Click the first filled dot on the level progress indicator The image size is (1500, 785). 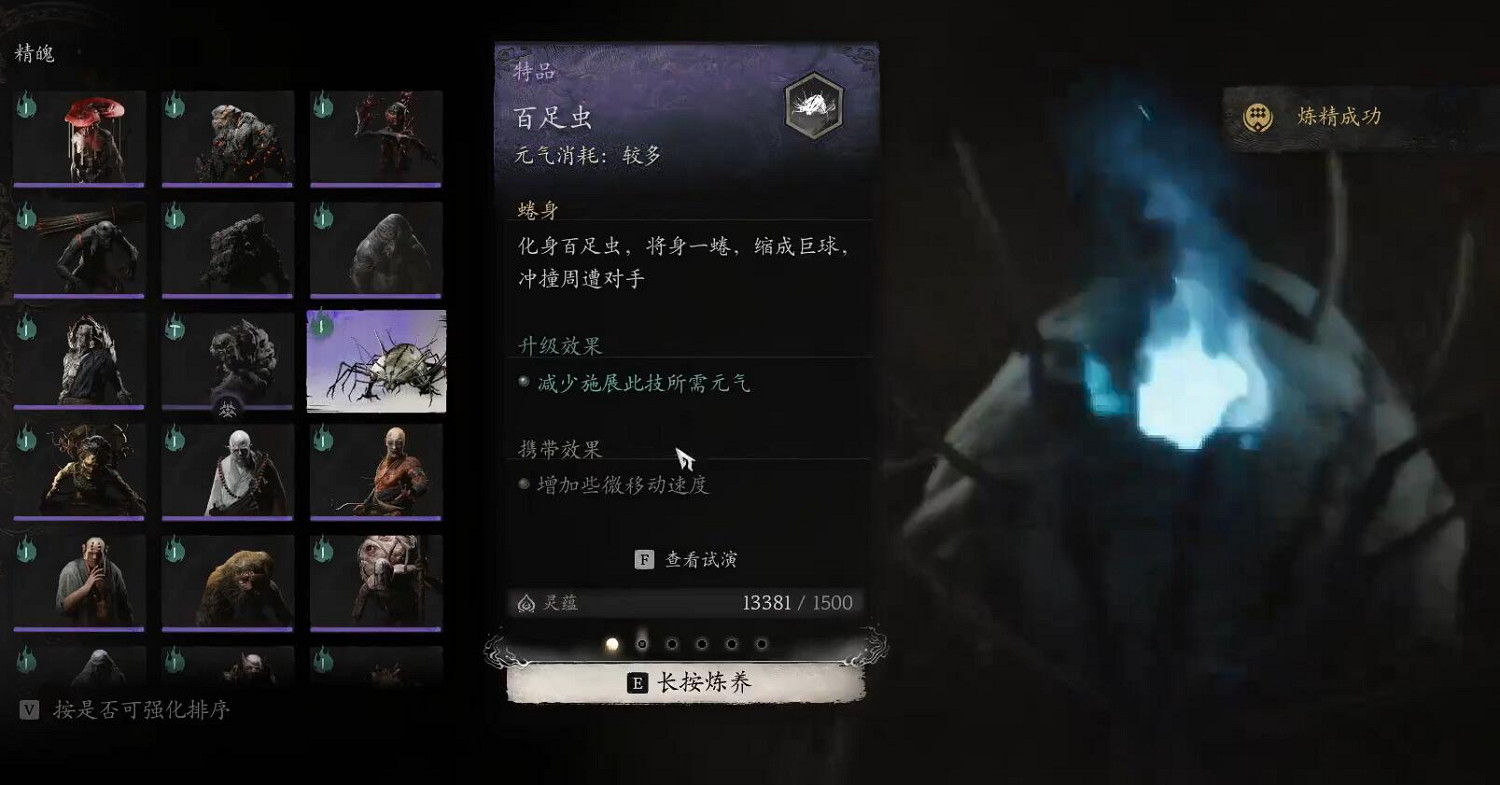pyautogui.click(x=612, y=644)
